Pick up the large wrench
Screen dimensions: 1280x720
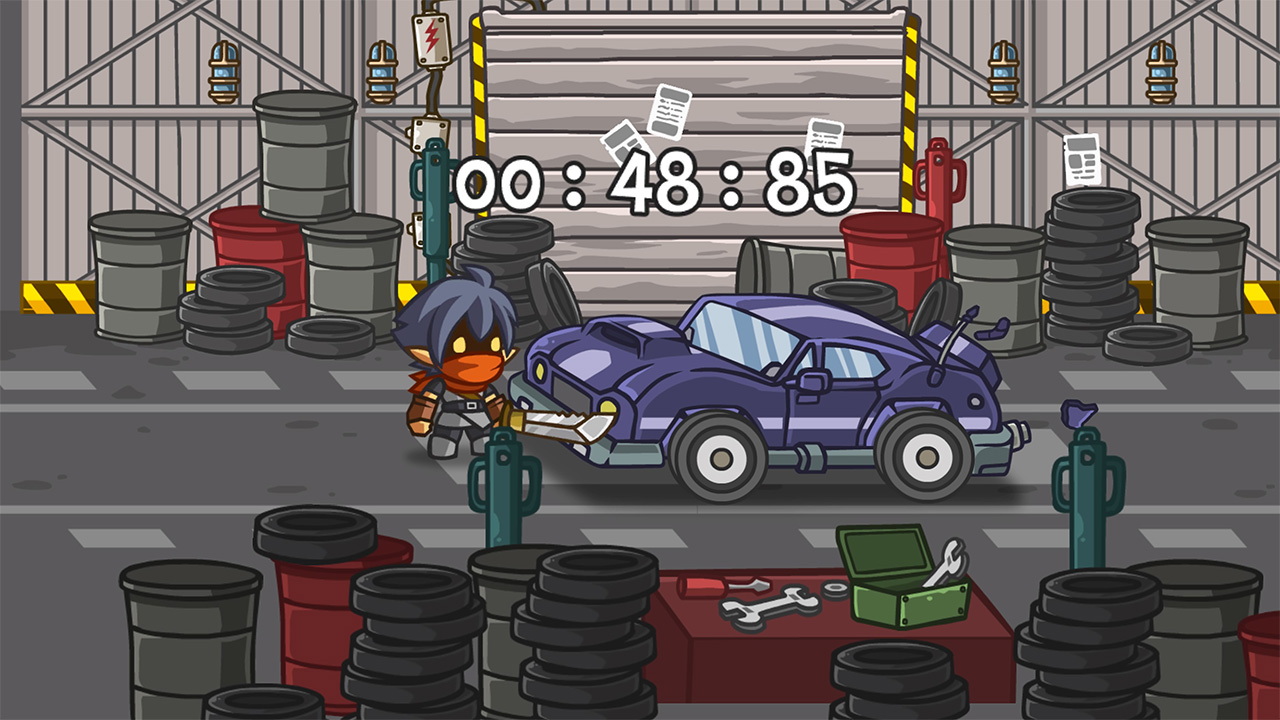click(770, 610)
